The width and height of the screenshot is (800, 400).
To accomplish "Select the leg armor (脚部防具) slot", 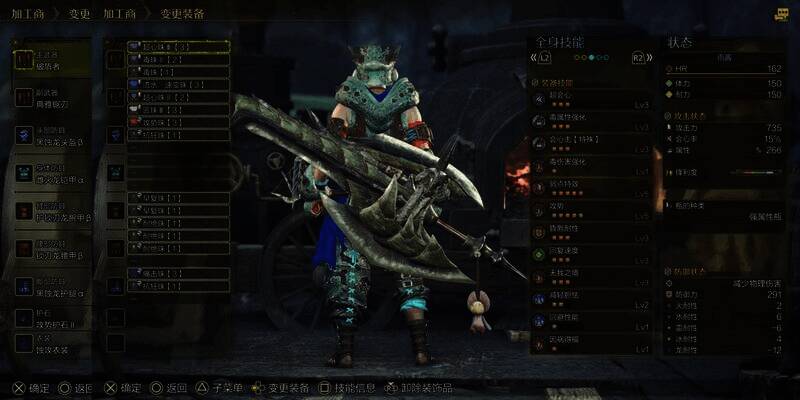I will tap(50, 287).
